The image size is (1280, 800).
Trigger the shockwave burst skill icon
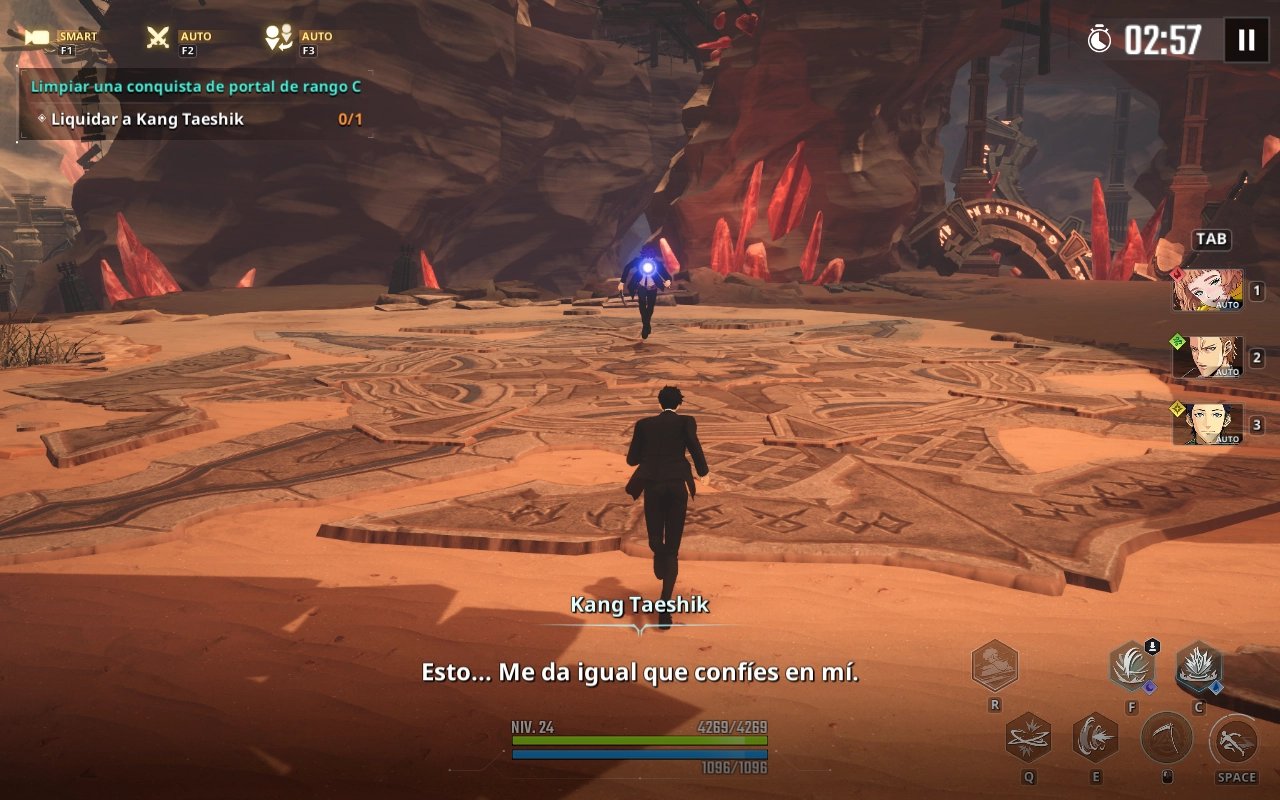click(1096, 738)
